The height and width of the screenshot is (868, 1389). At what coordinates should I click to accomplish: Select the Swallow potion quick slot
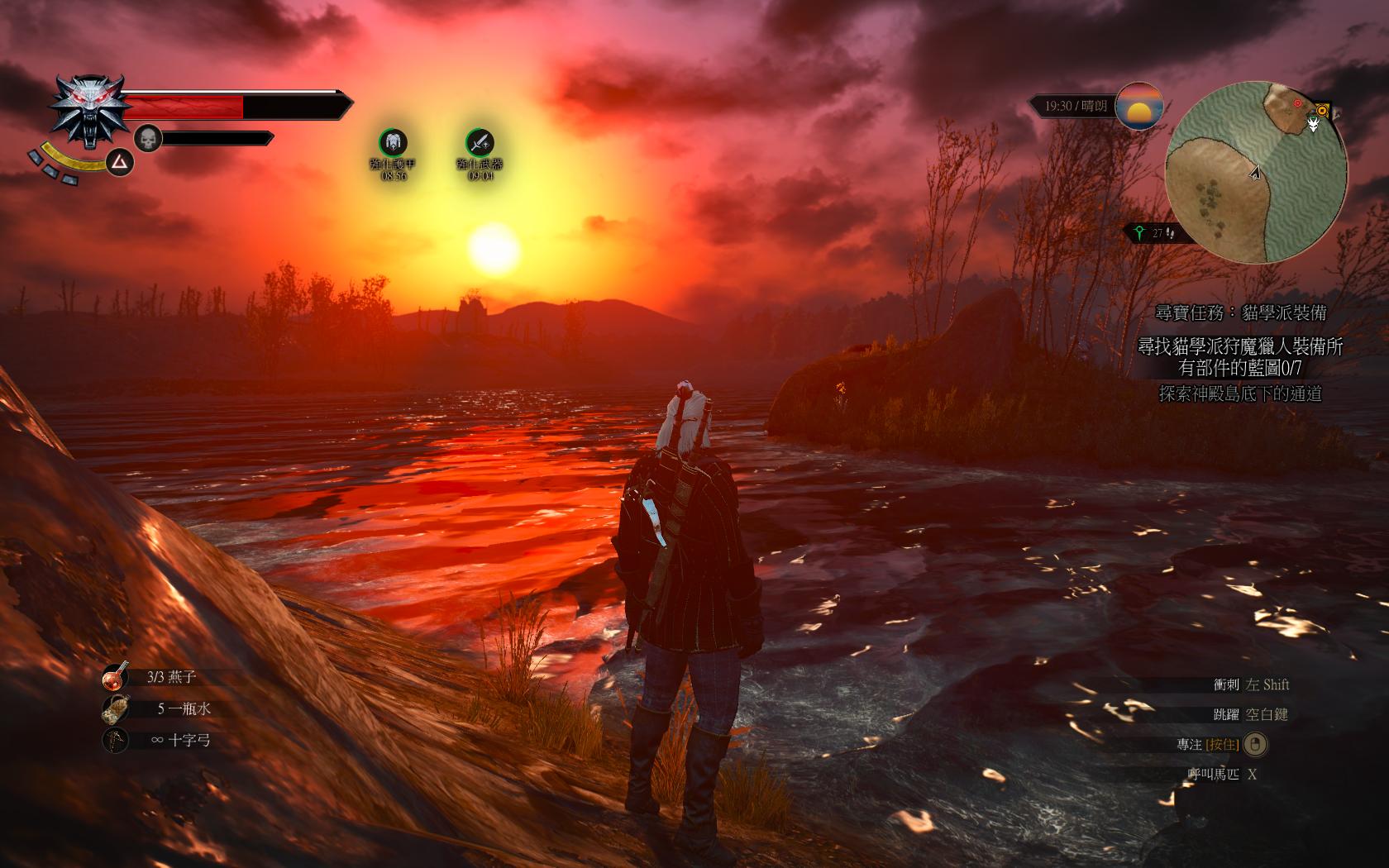click(116, 677)
